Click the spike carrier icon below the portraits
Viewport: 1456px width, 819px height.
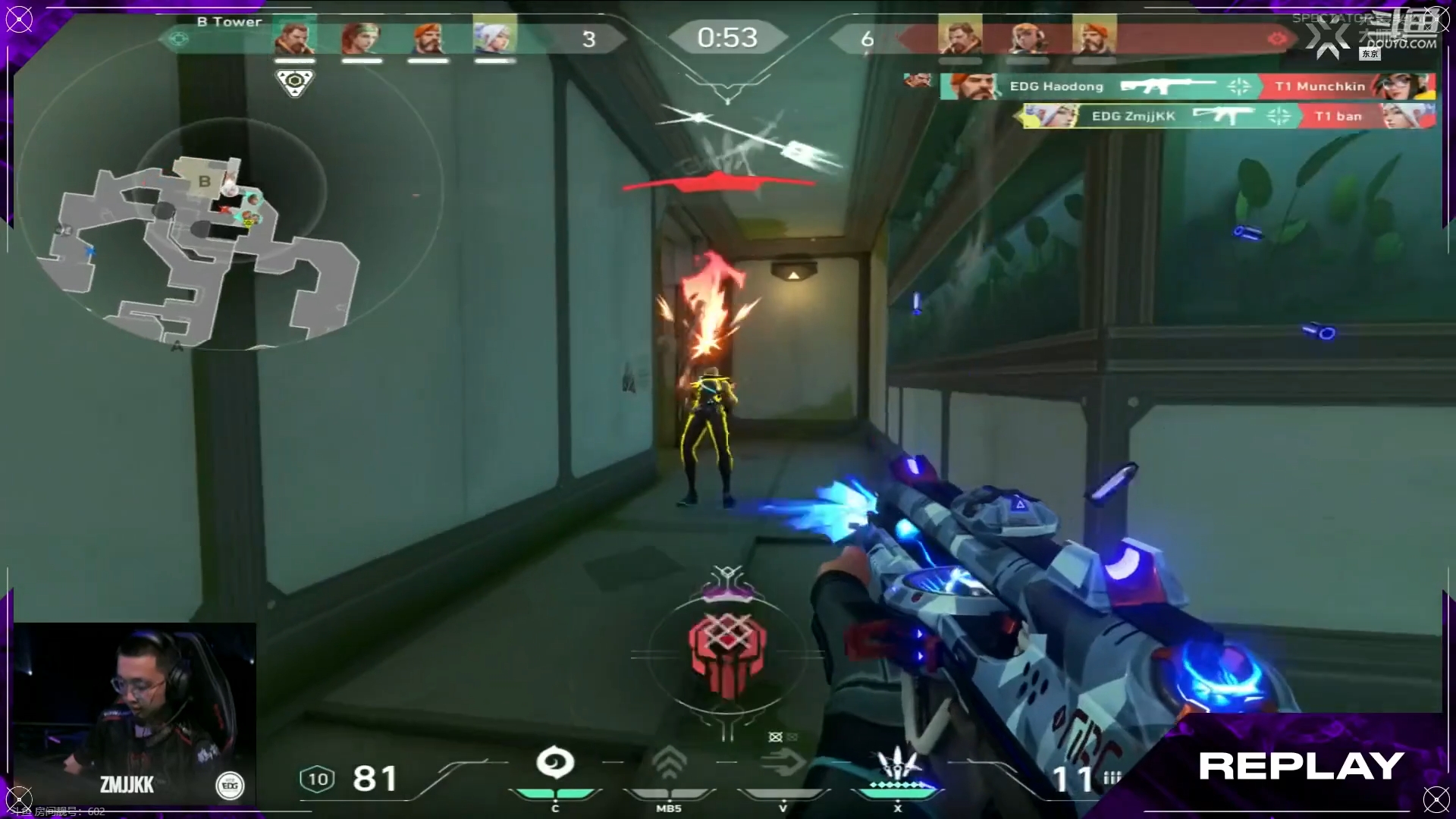[x=294, y=82]
